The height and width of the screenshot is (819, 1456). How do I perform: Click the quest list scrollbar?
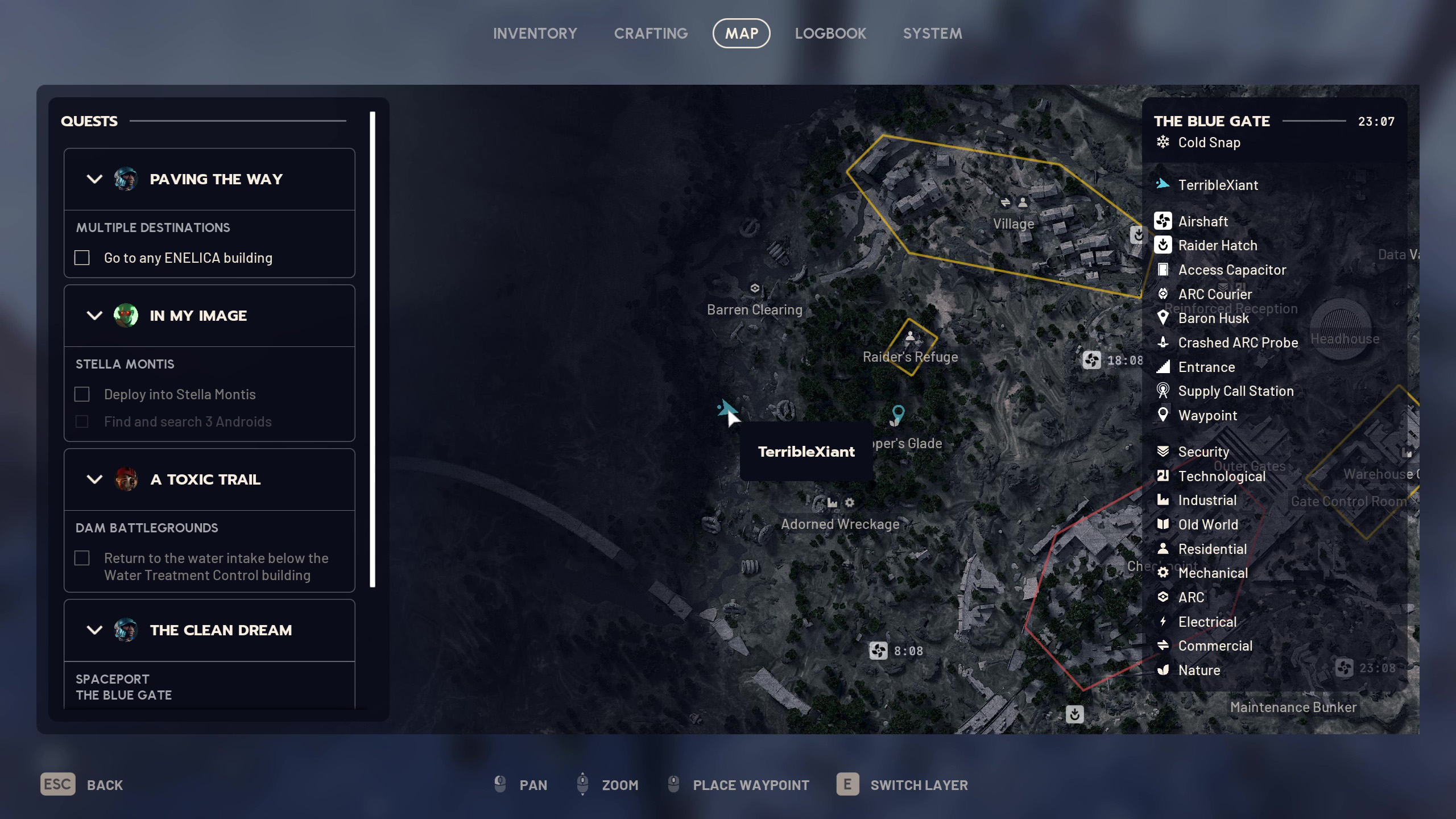coord(373,349)
